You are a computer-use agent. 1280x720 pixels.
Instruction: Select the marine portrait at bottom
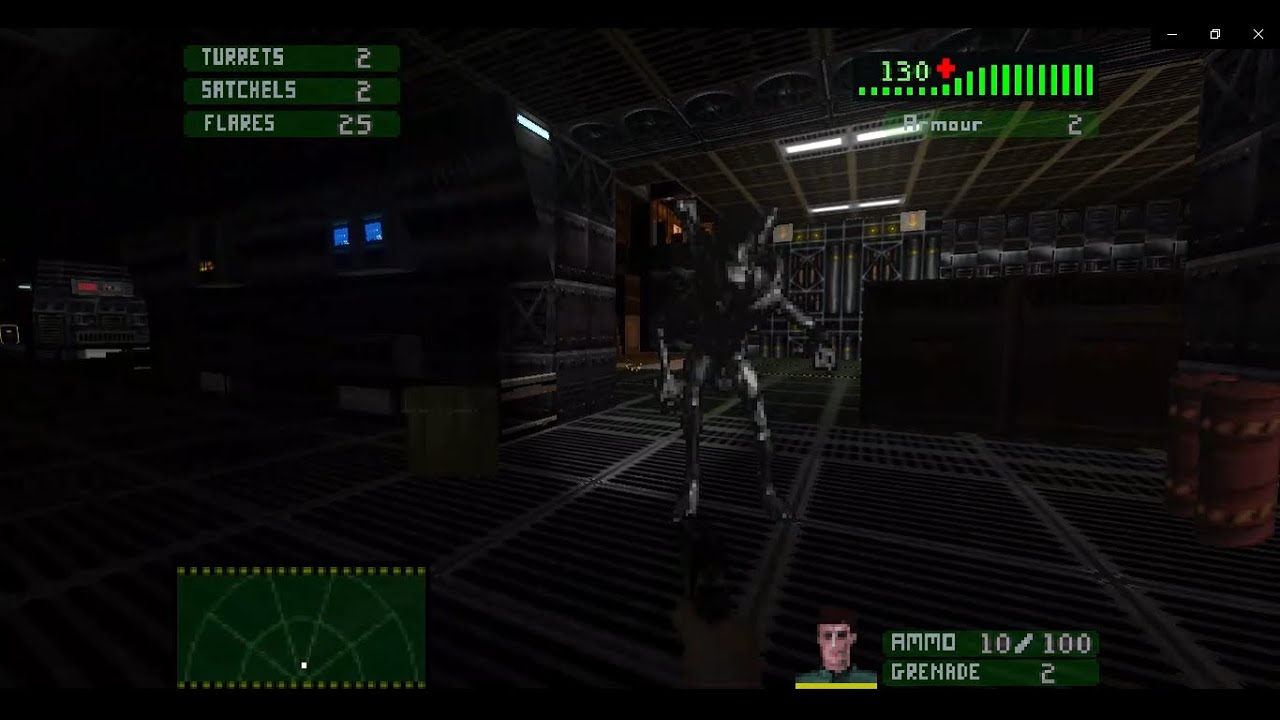(x=835, y=655)
